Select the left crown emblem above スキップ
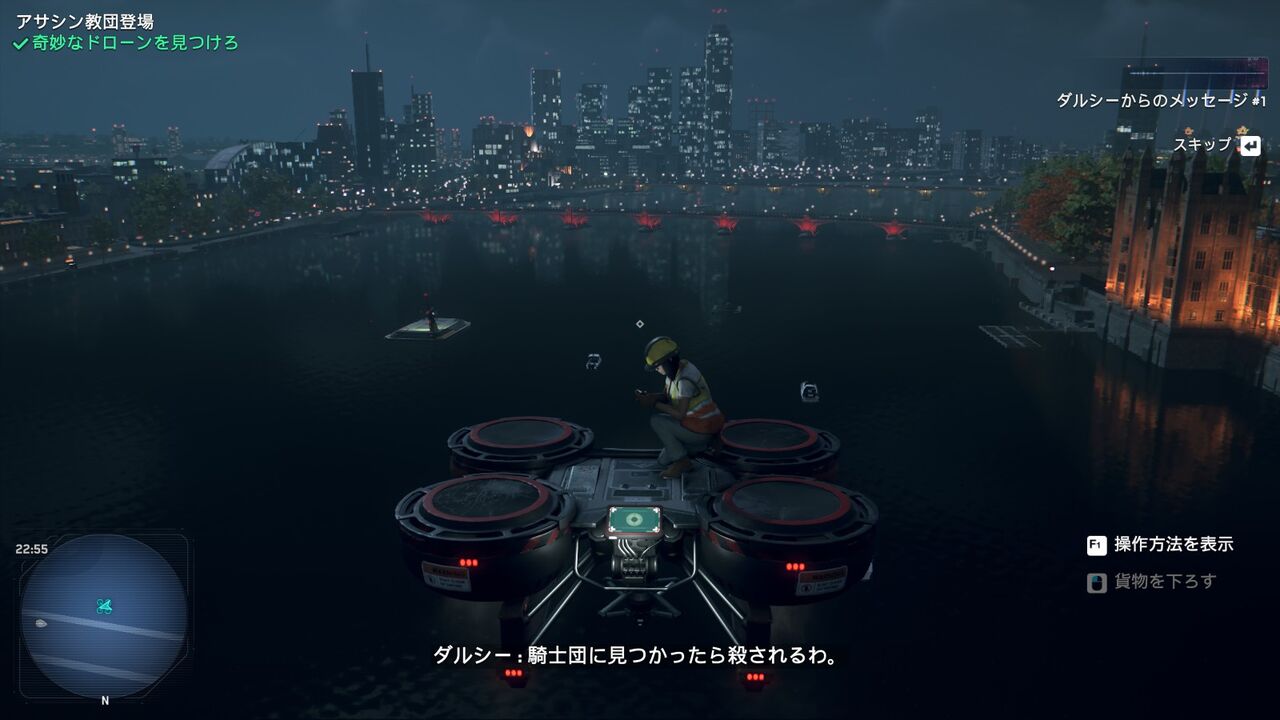The height and width of the screenshot is (720, 1280). click(1186, 130)
